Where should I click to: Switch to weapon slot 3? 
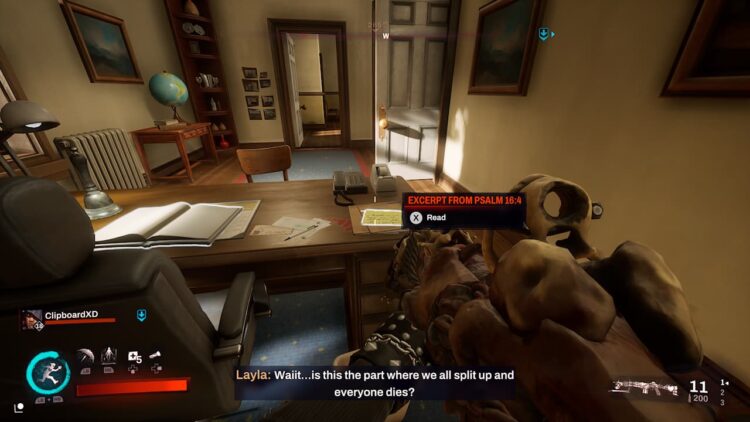click(724, 402)
